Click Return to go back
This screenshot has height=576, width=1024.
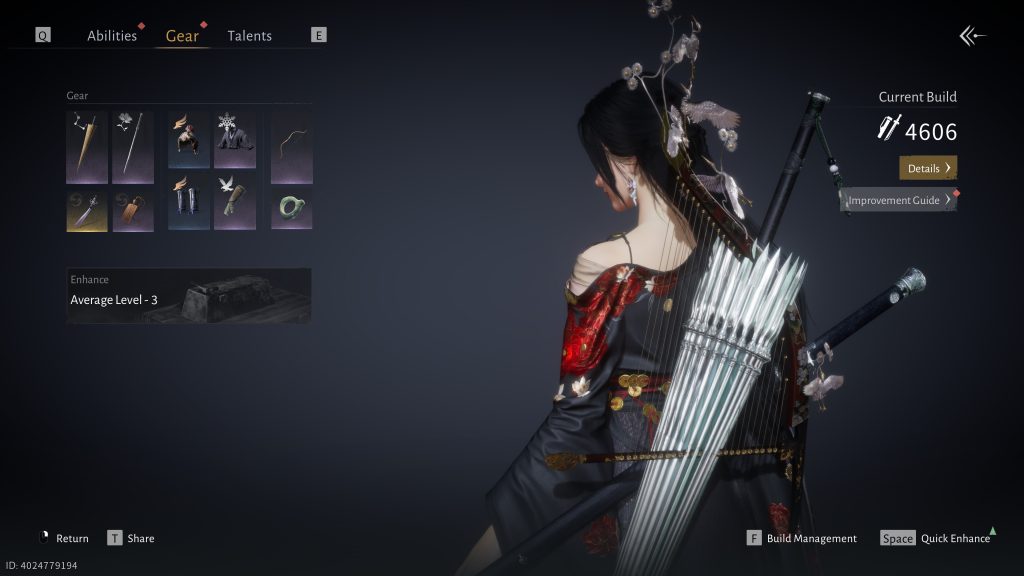tap(64, 538)
